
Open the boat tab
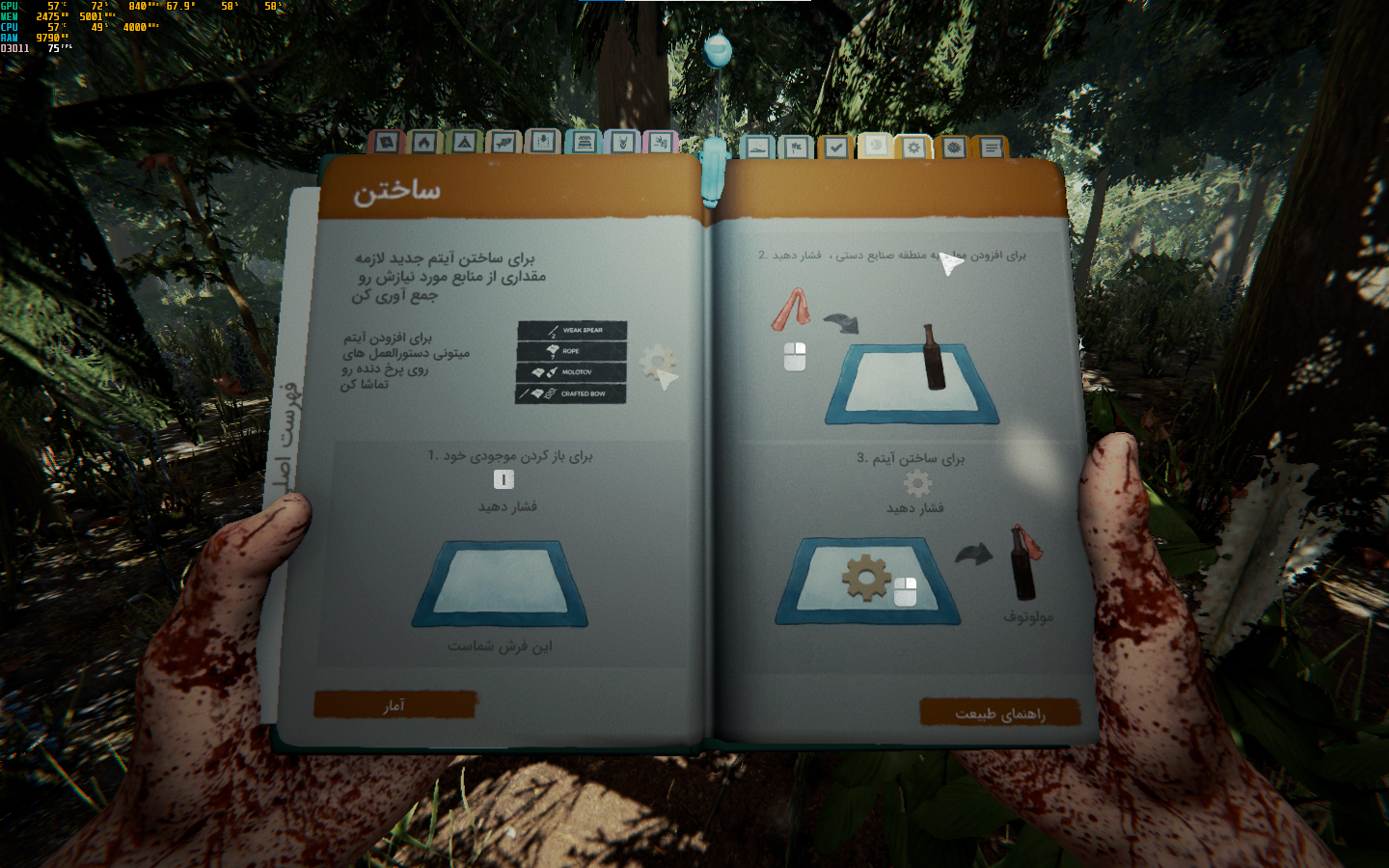[x=758, y=148]
